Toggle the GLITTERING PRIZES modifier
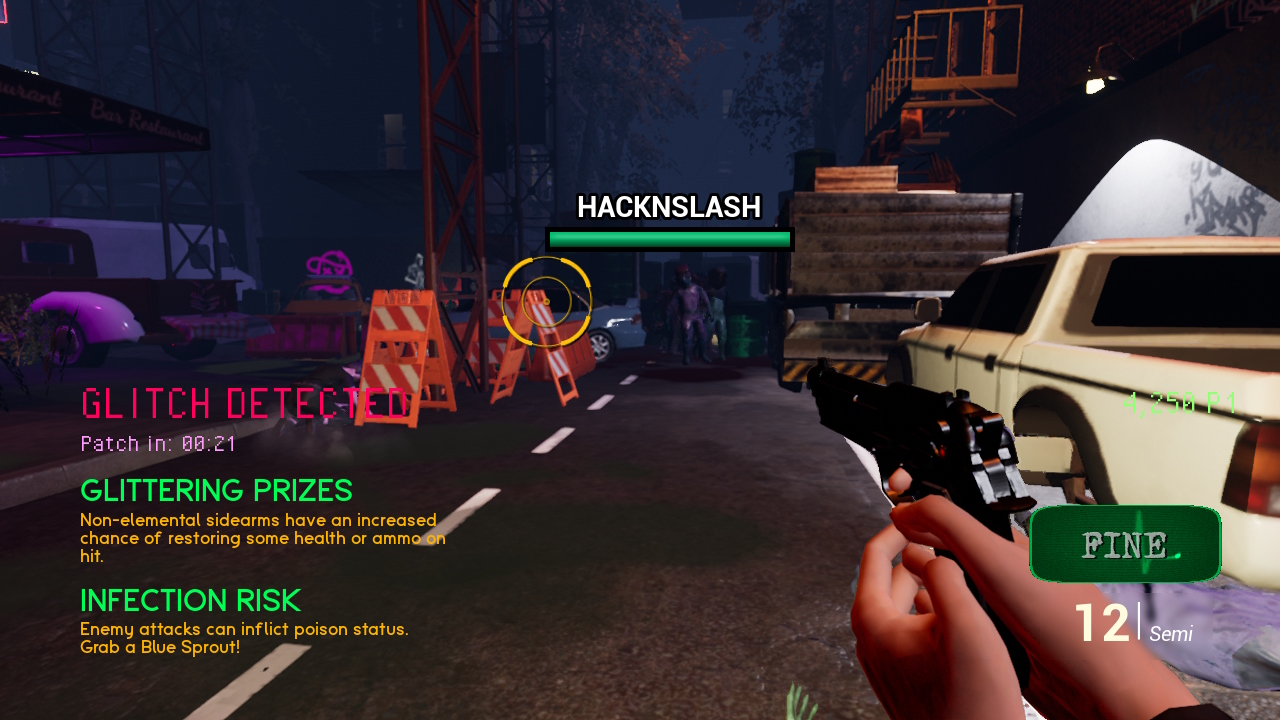 pos(216,491)
